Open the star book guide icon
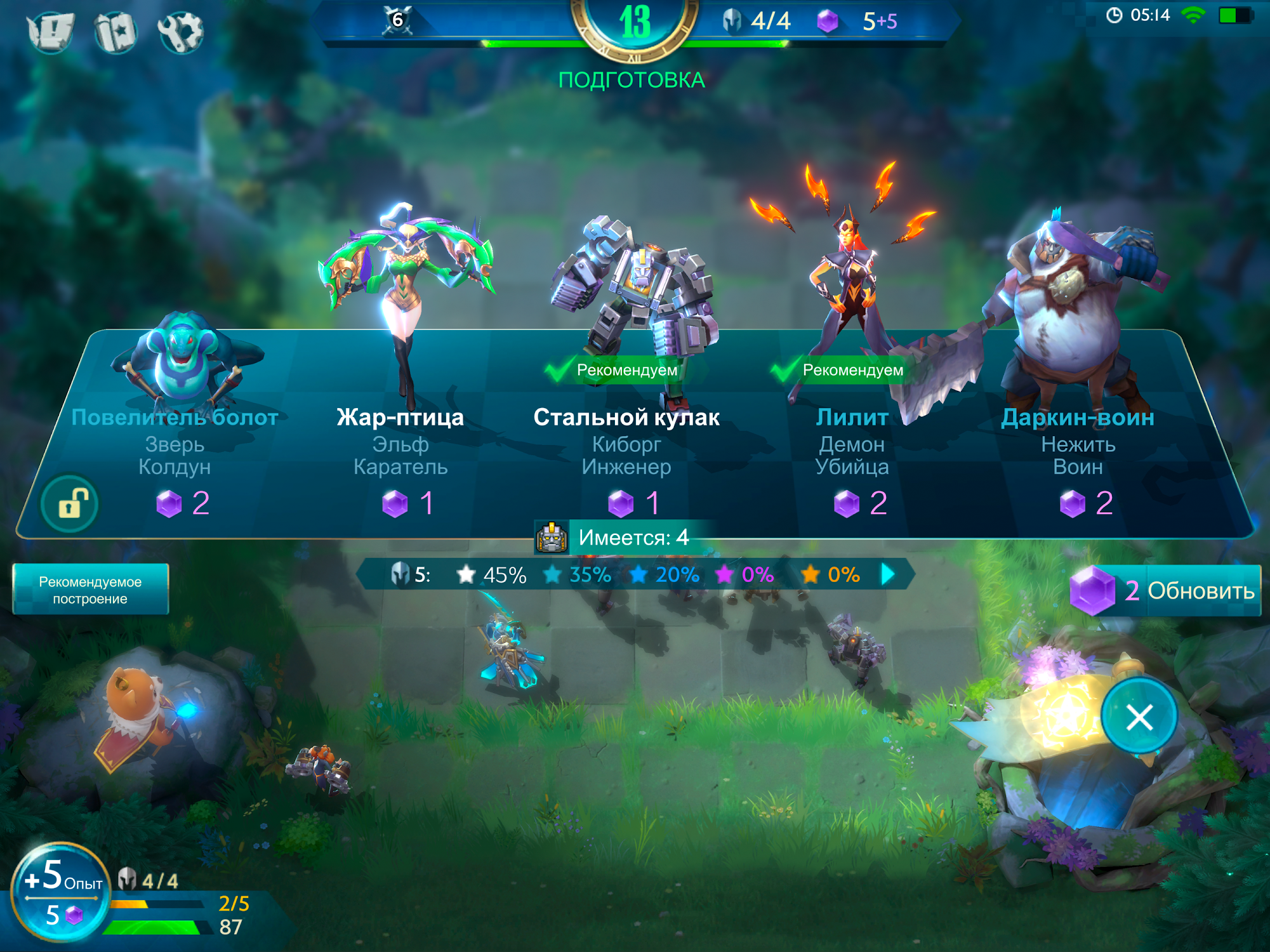This screenshot has height=952, width=1270. 116,30
